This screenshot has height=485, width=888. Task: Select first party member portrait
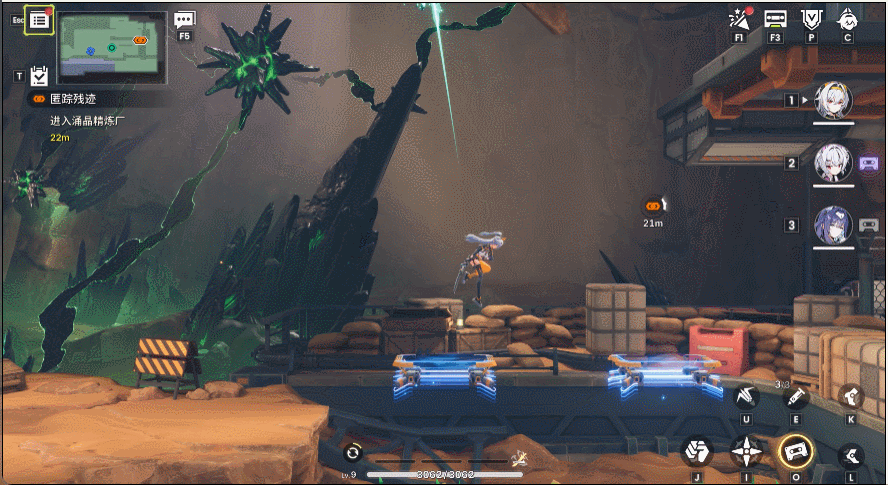[x=833, y=100]
